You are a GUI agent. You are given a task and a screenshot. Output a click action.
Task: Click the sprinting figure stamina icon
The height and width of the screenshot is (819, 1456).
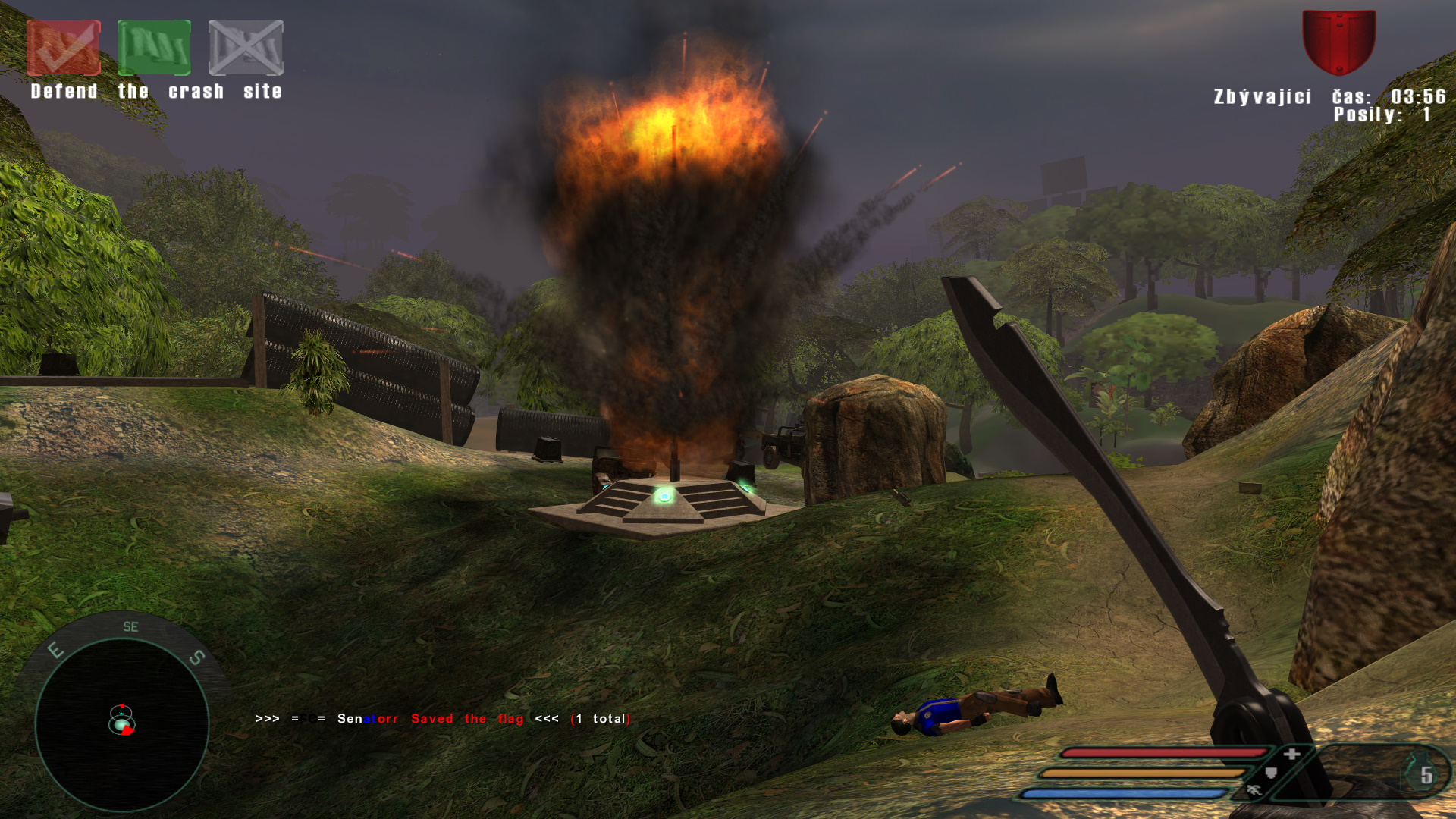(1254, 791)
